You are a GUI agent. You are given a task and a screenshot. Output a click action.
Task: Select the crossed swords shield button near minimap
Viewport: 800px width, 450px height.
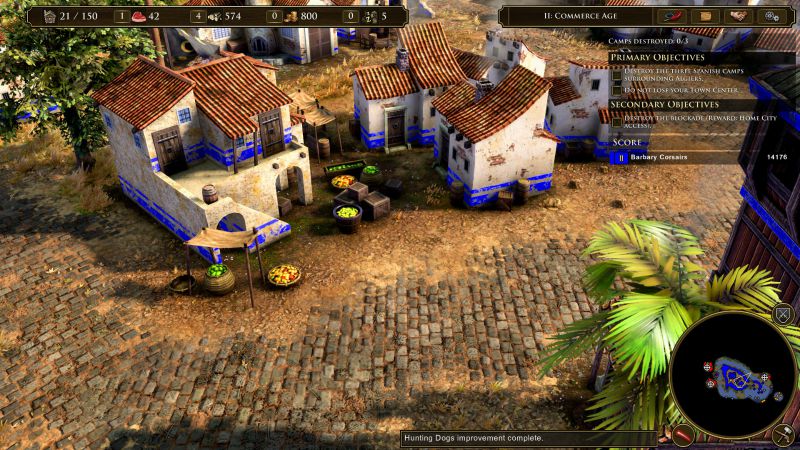coord(782,316)
